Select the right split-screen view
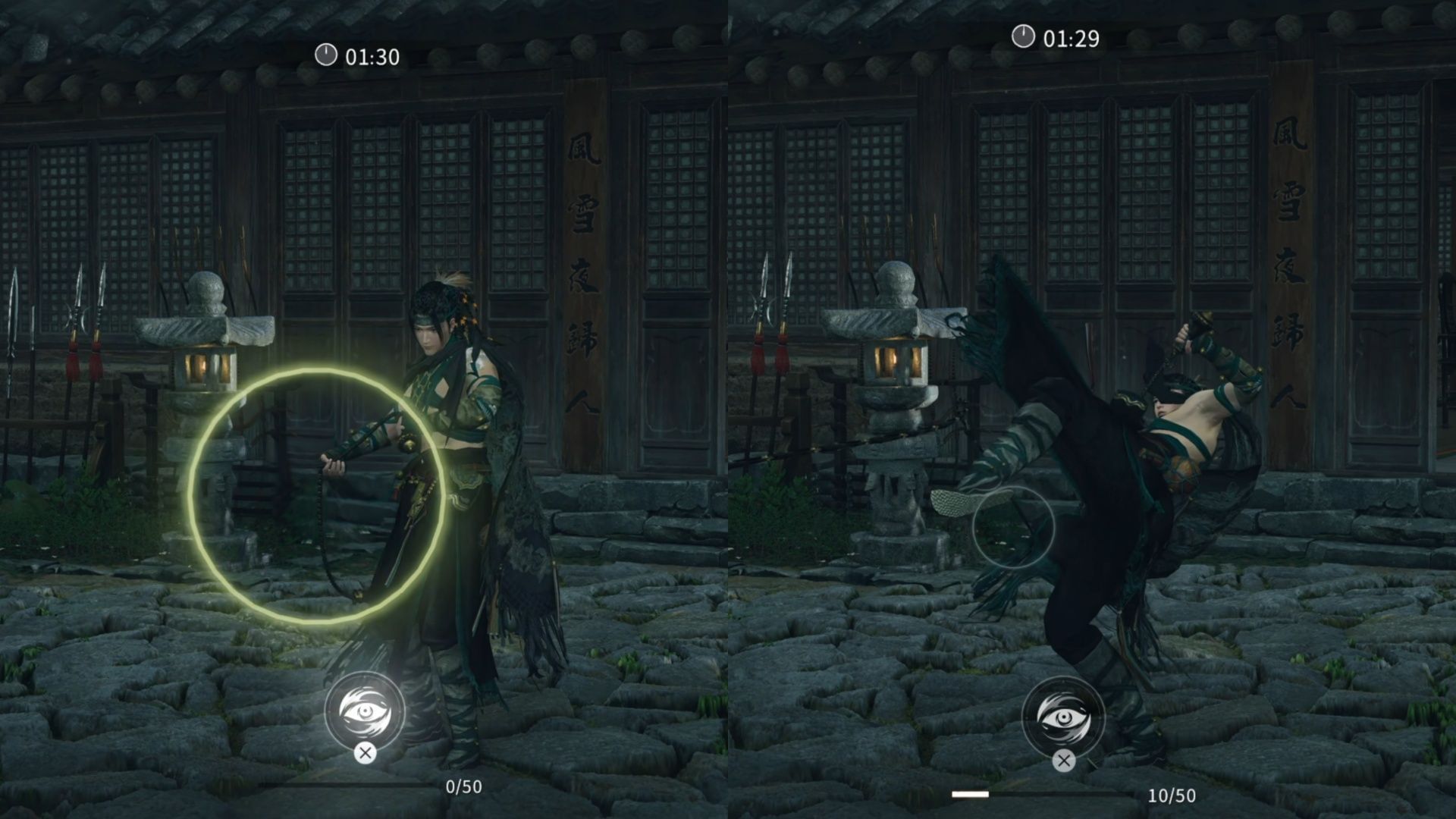Screen dimensions: 1456x819 (x=1092, y=409)
